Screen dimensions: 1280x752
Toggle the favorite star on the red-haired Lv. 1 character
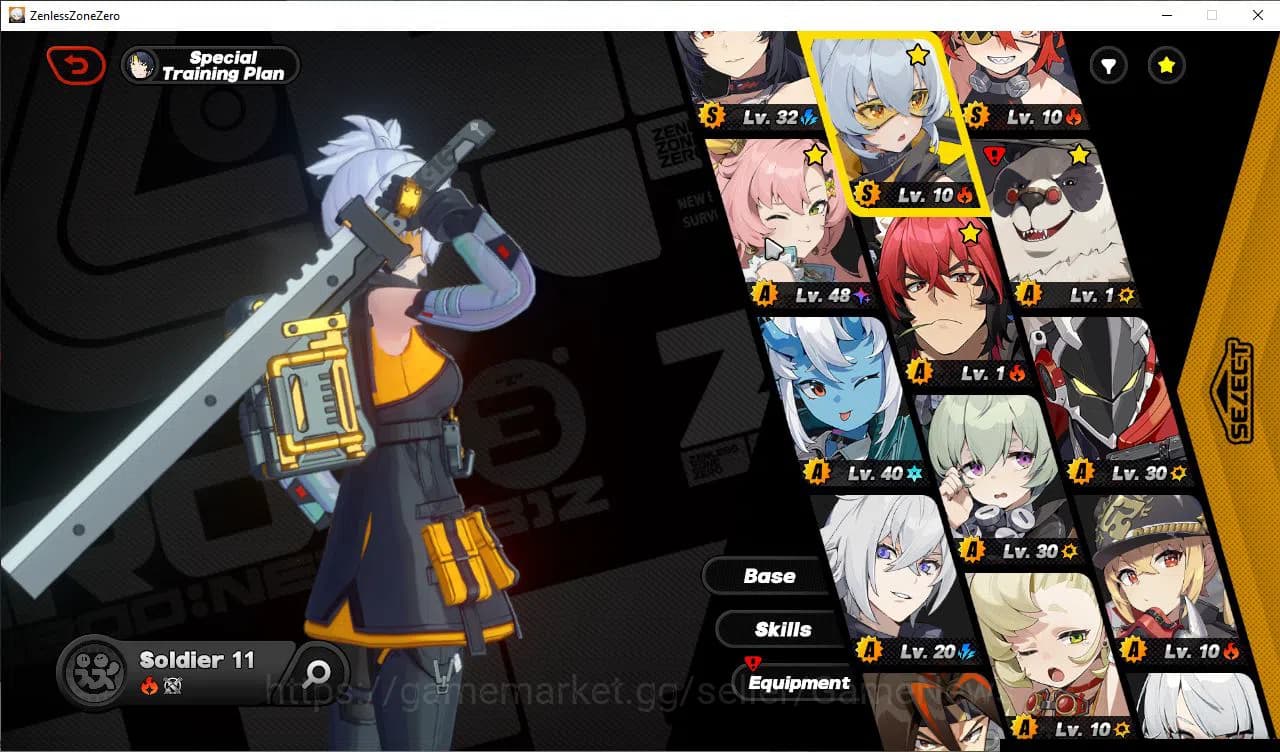click(968, 233)
